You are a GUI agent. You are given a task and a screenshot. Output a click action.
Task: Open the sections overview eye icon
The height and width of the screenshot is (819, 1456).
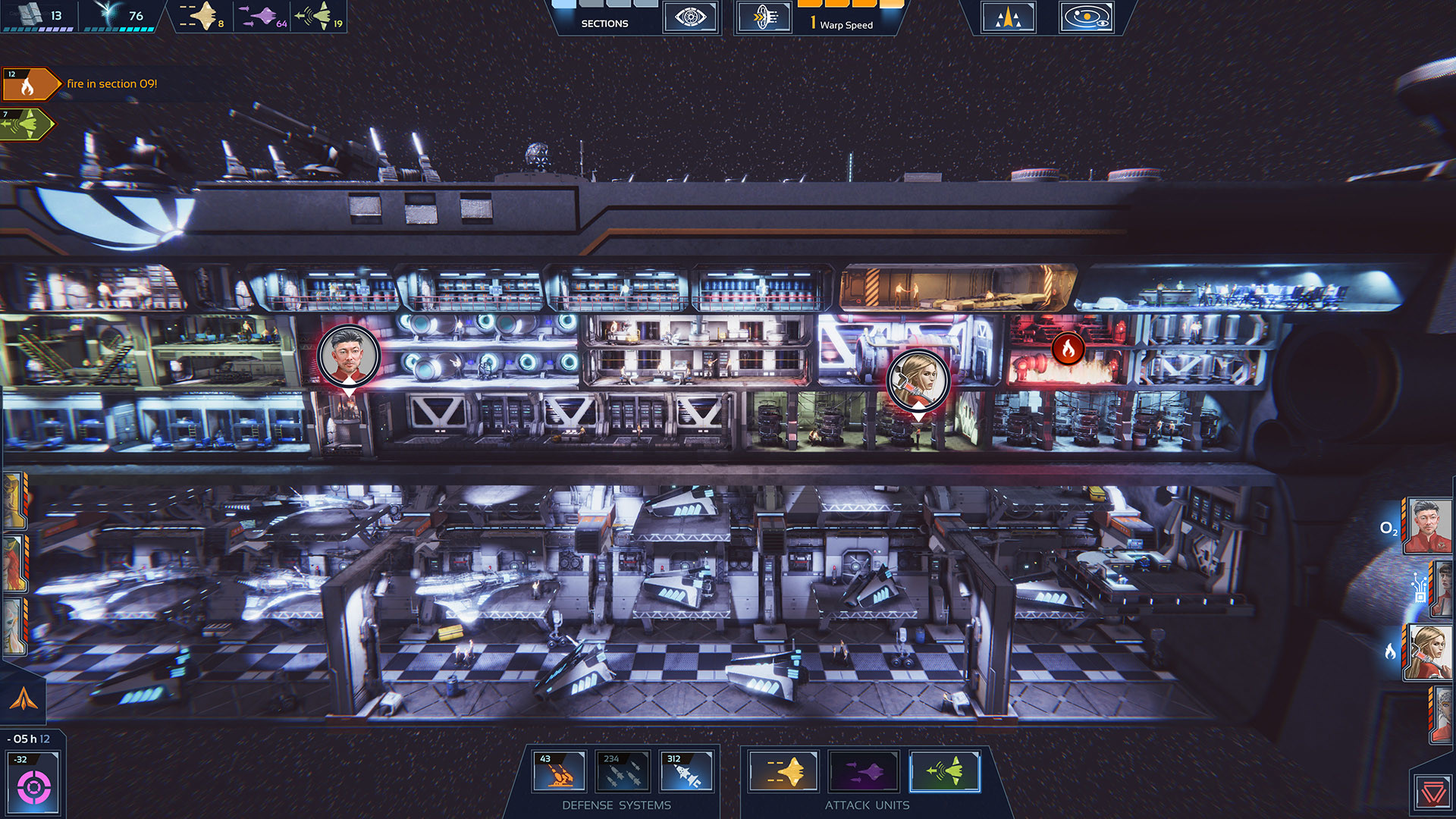[x=691, y=17]
